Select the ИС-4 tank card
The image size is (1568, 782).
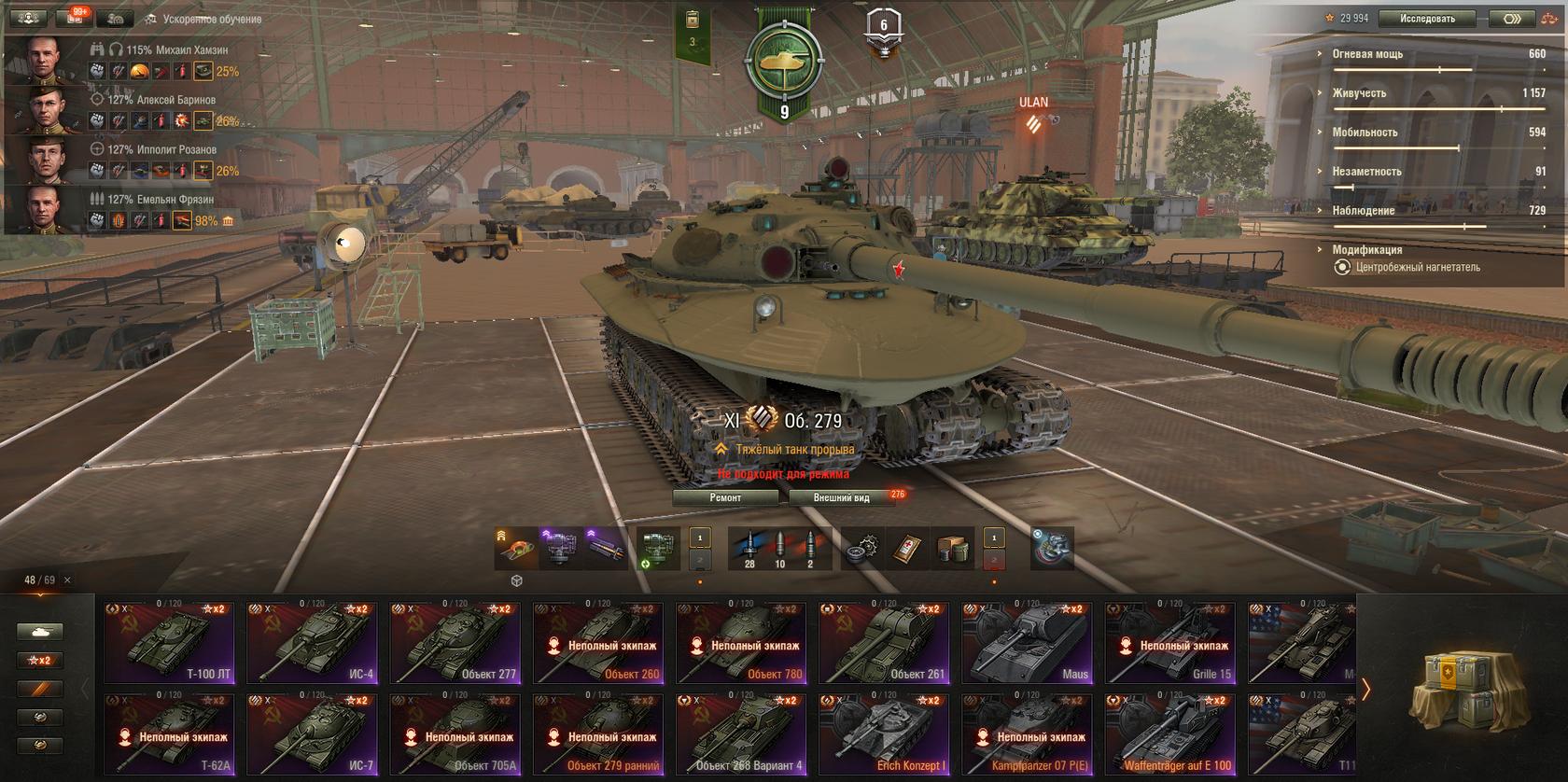pos(313,644)
